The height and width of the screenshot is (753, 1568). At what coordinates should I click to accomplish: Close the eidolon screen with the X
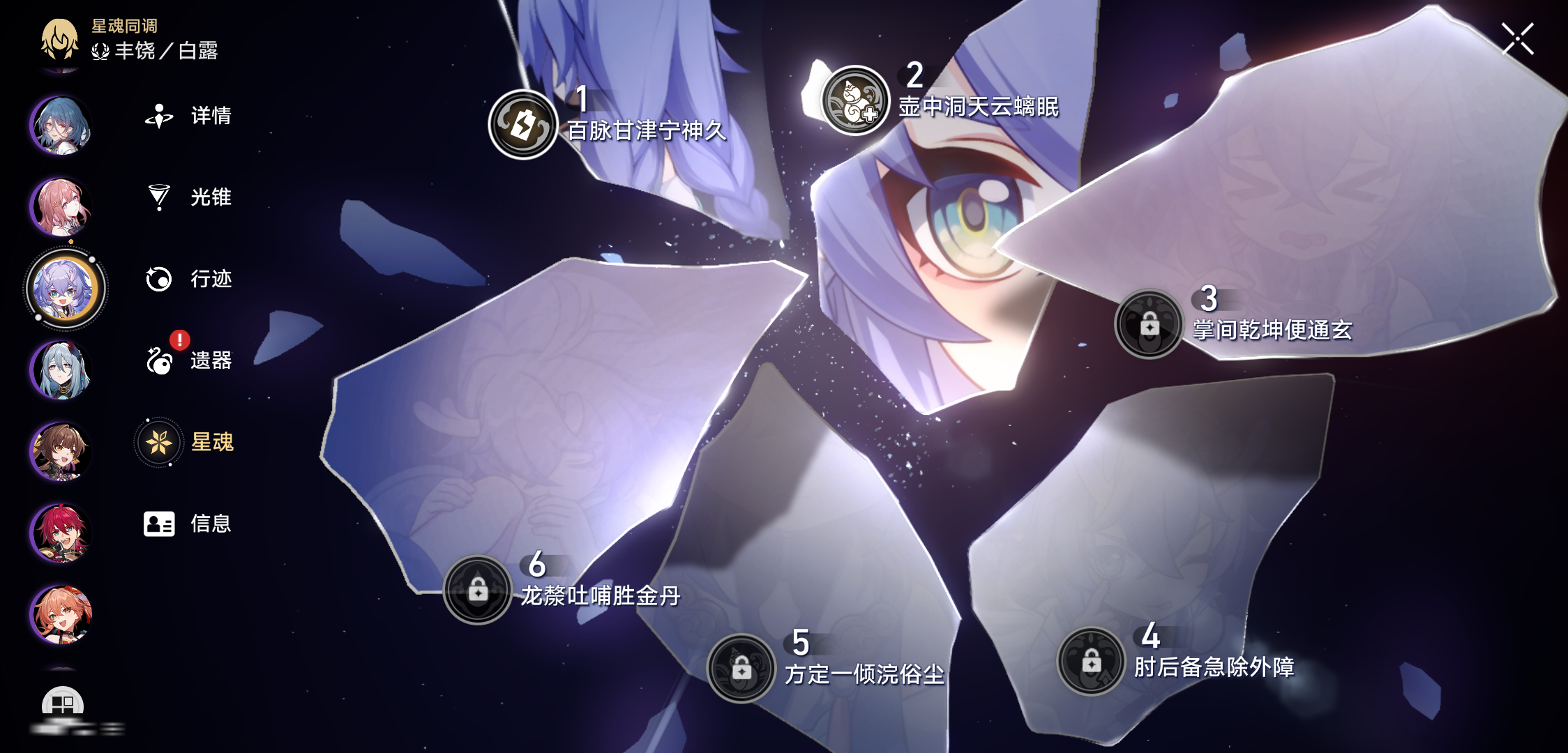click(1517, 38)
